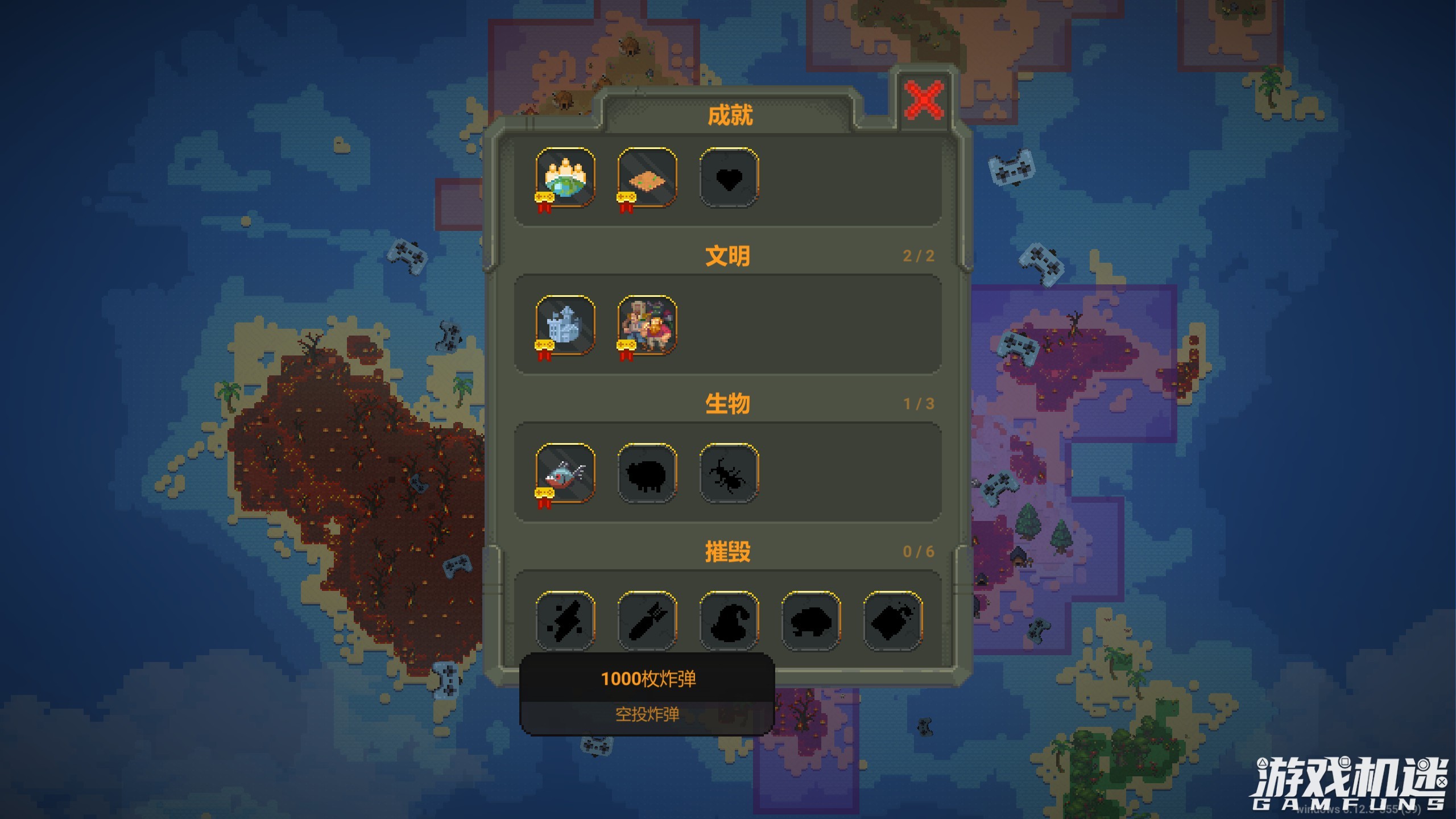
Task: Close the achievements window with red X
Action: click(924, 100)
